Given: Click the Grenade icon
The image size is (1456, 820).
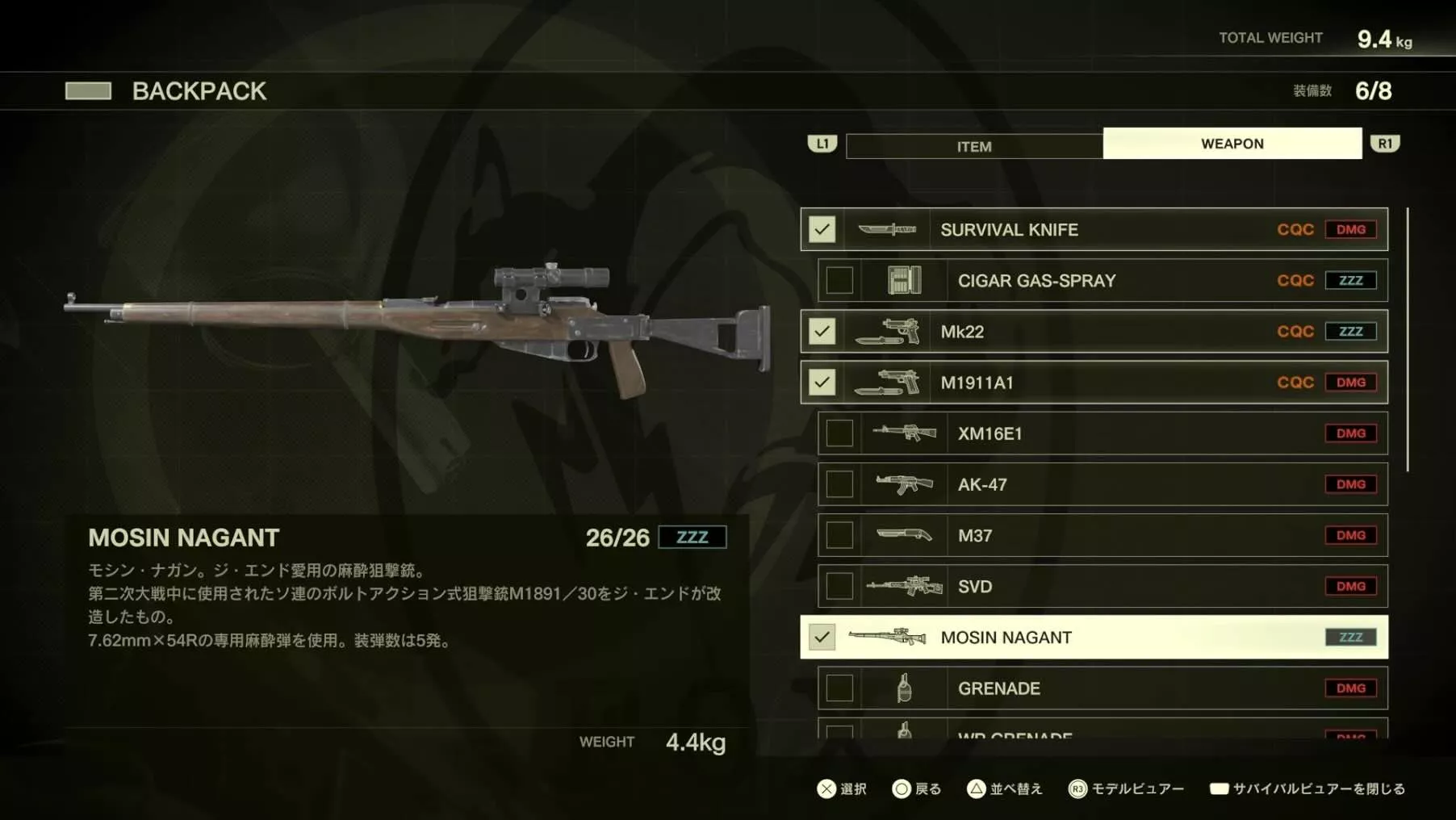Looking at the screenshot, I should click(x=904, y=688).
